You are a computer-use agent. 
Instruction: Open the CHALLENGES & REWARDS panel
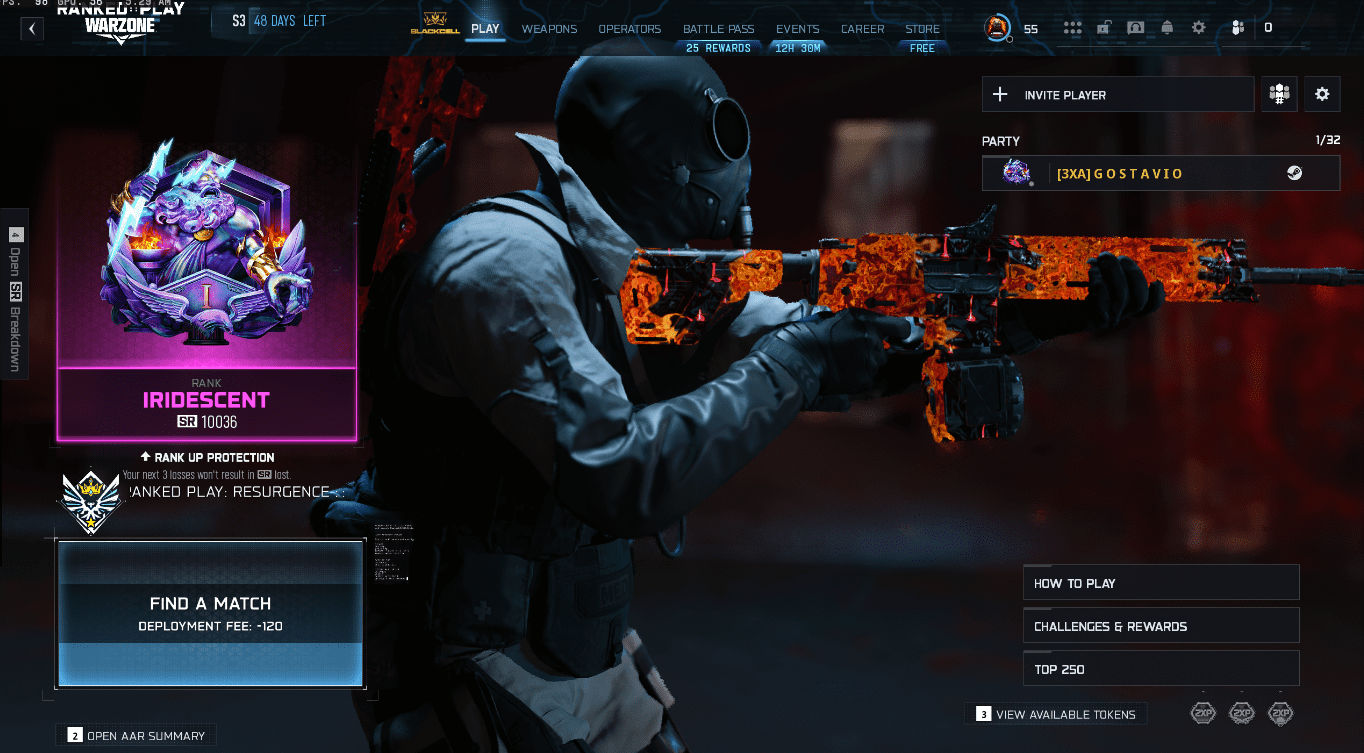[1160, 625]
